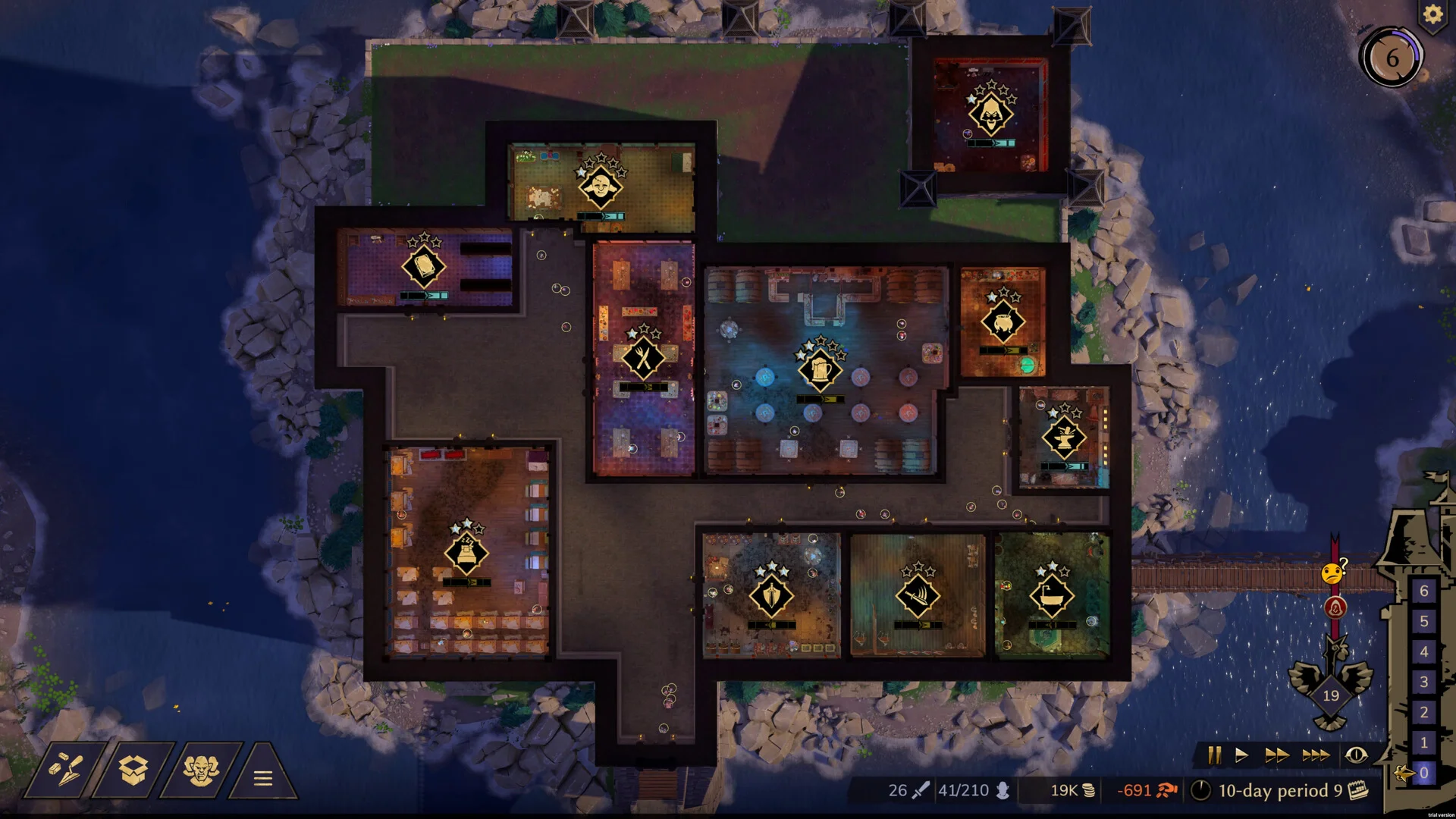The height and width of the screenshot is (819, 1456).
Task: Set game to triple fast-forward speed
Action: point(1315,755)
